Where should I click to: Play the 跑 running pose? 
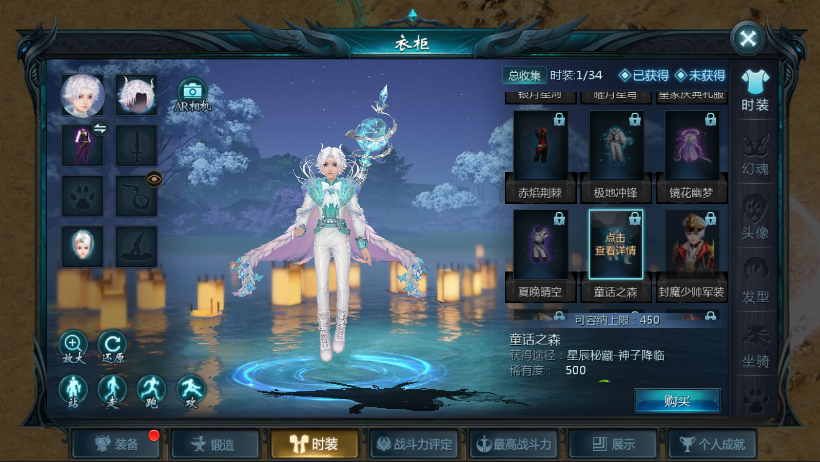coord(150,391)
